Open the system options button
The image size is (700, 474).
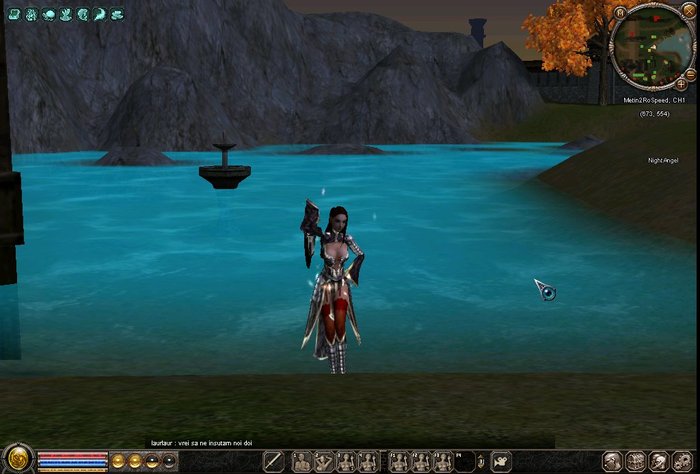tap(683, 462)
